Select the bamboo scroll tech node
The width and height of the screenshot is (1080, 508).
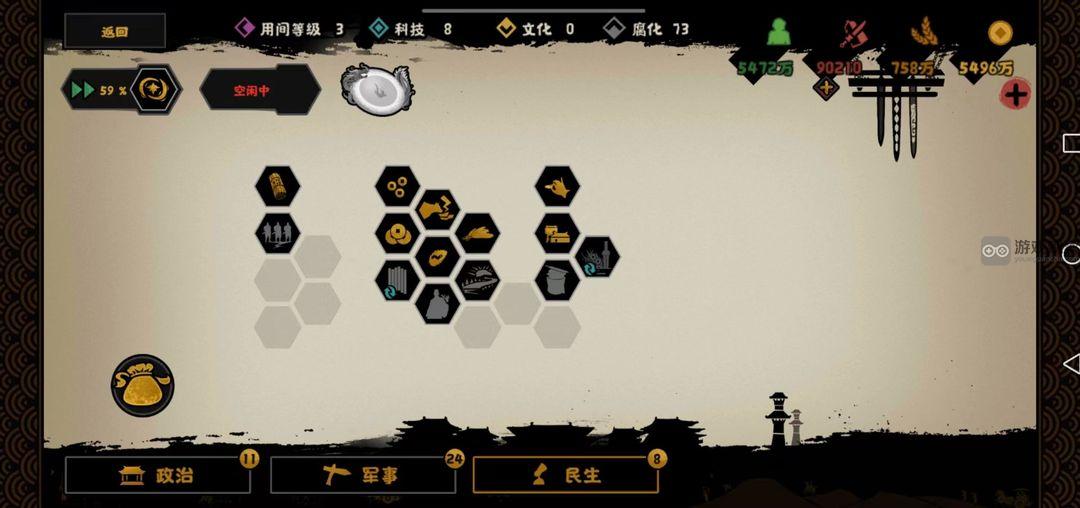click(277, 186)
